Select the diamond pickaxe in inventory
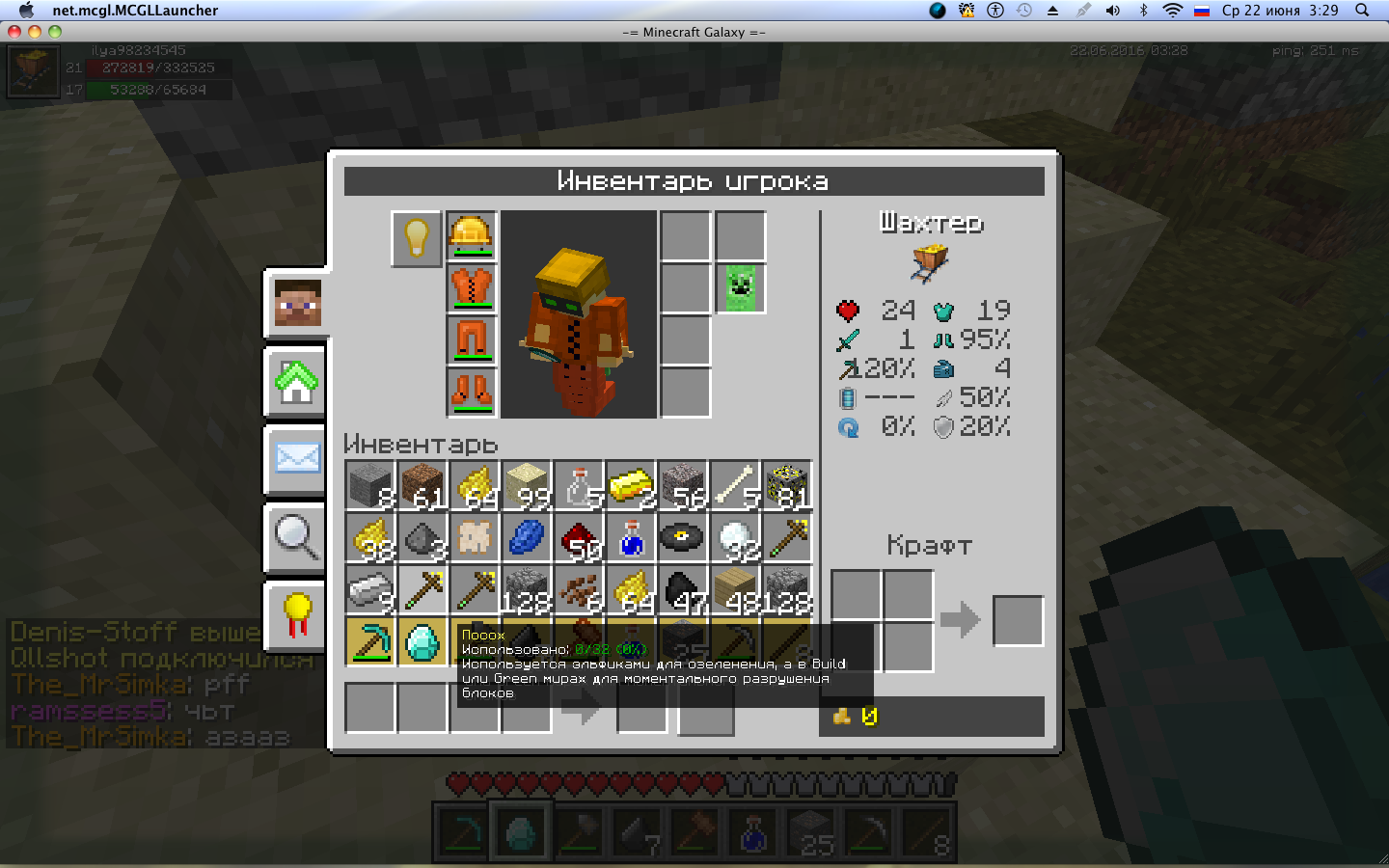This screenshot has height=868, width=1389. coord(370,641)
